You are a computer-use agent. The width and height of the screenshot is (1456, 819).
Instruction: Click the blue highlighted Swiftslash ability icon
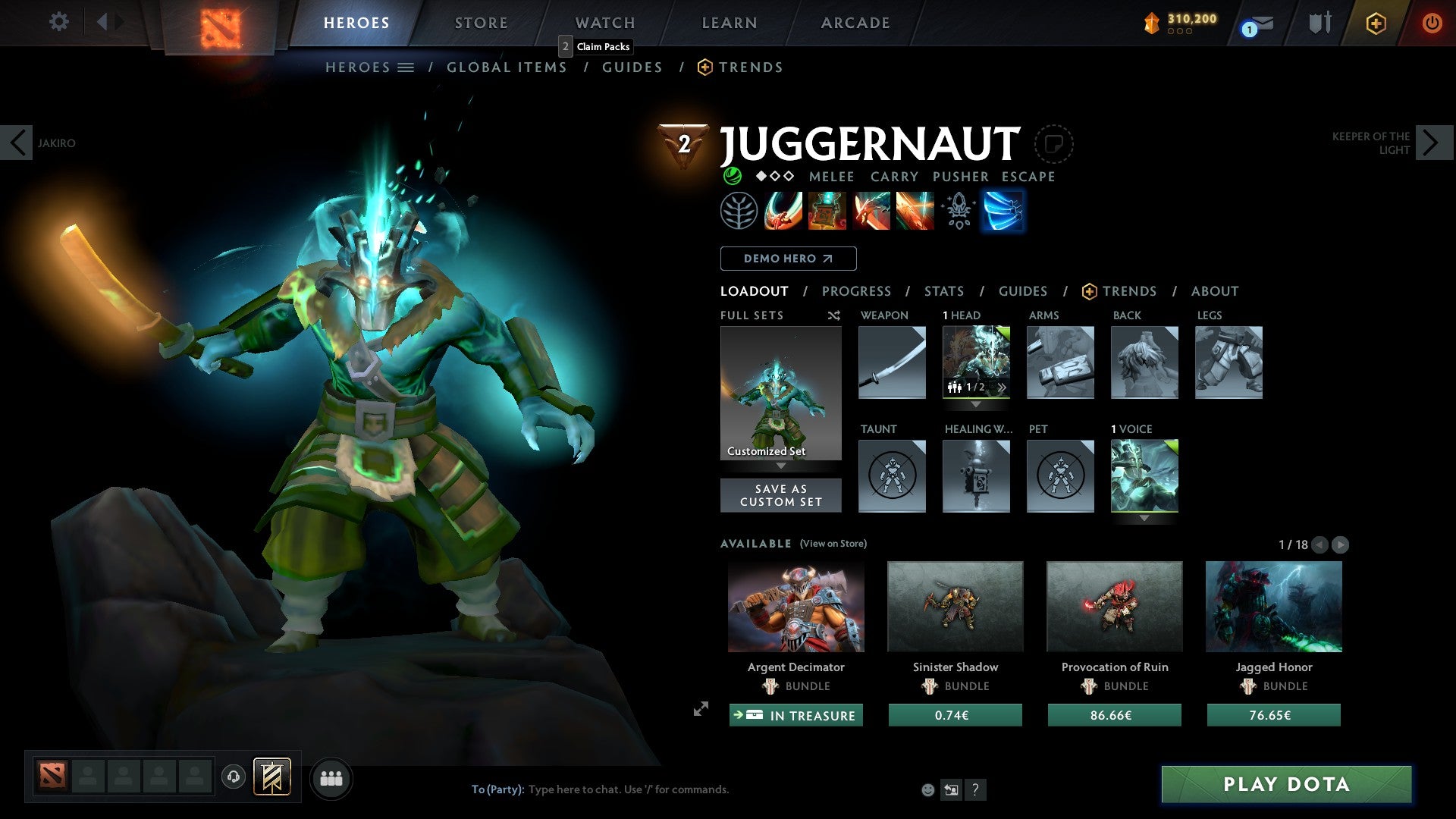click(1003, 211)
